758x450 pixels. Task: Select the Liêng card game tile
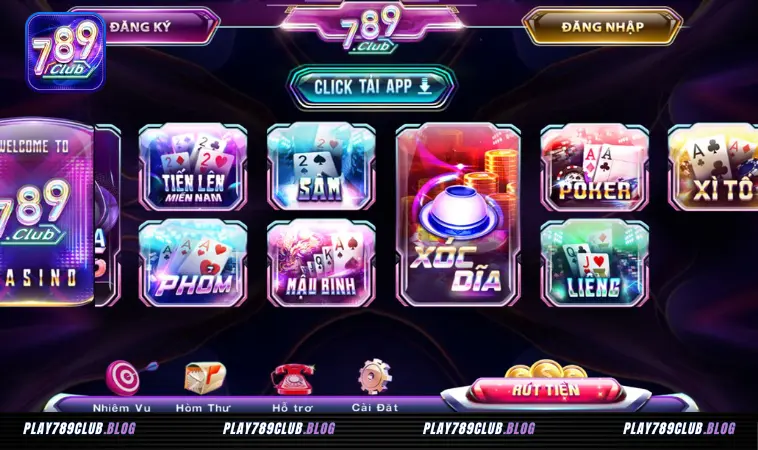click(x=594, y=262)
